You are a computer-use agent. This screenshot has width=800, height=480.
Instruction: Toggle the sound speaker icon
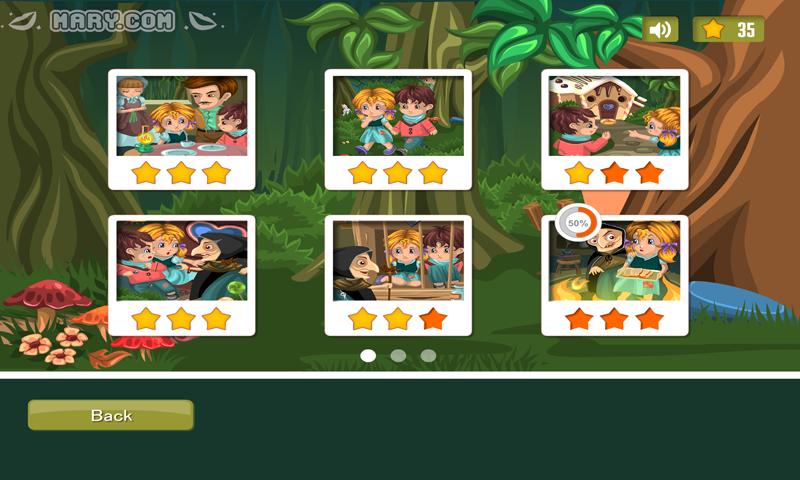click(660, 30)
